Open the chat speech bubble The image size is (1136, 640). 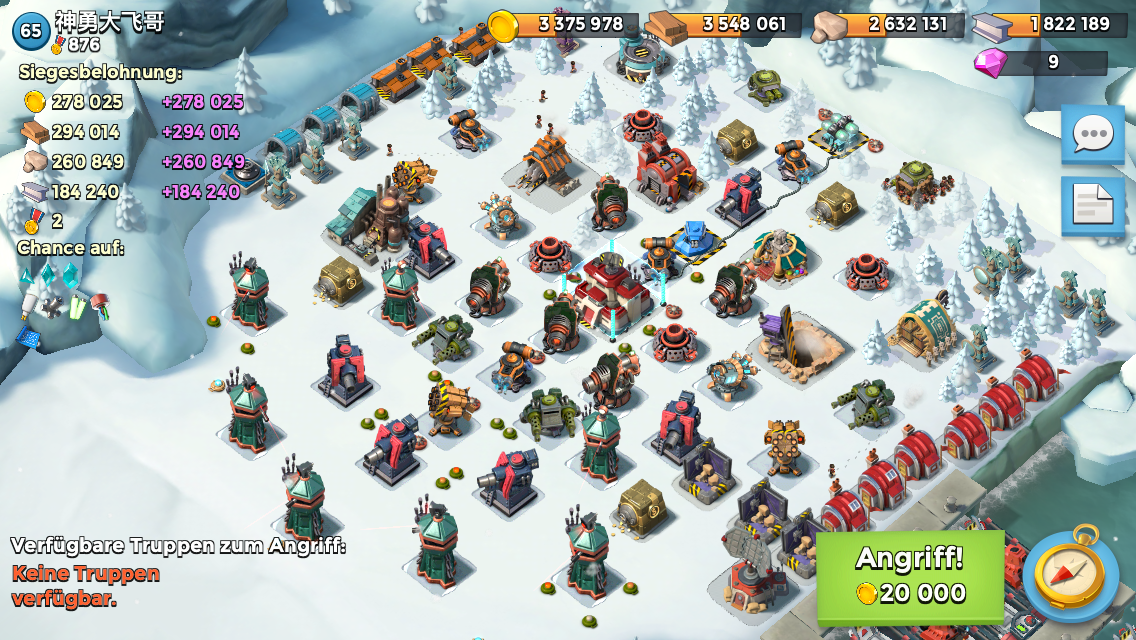tap(1092, 134)
